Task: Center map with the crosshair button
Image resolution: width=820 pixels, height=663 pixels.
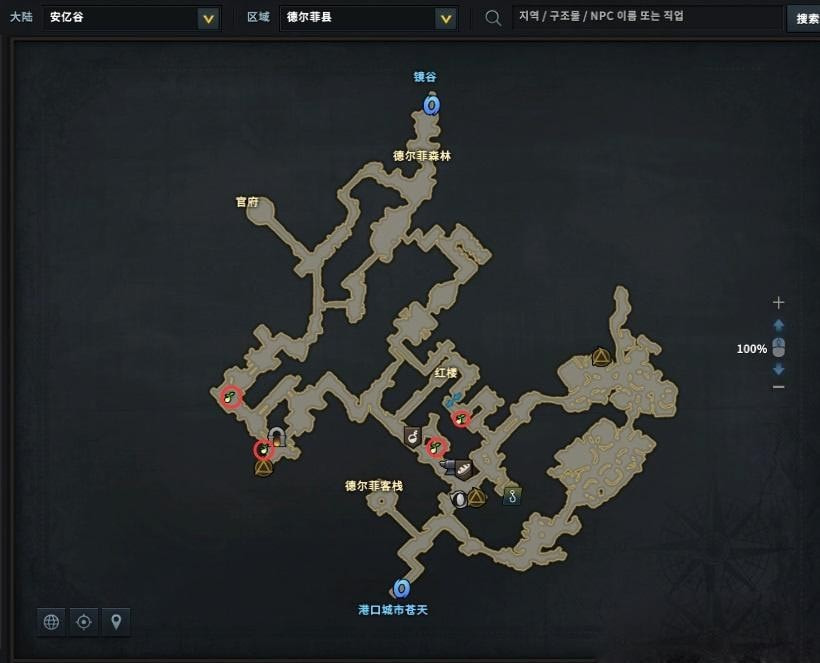Action: coord(84,622)
